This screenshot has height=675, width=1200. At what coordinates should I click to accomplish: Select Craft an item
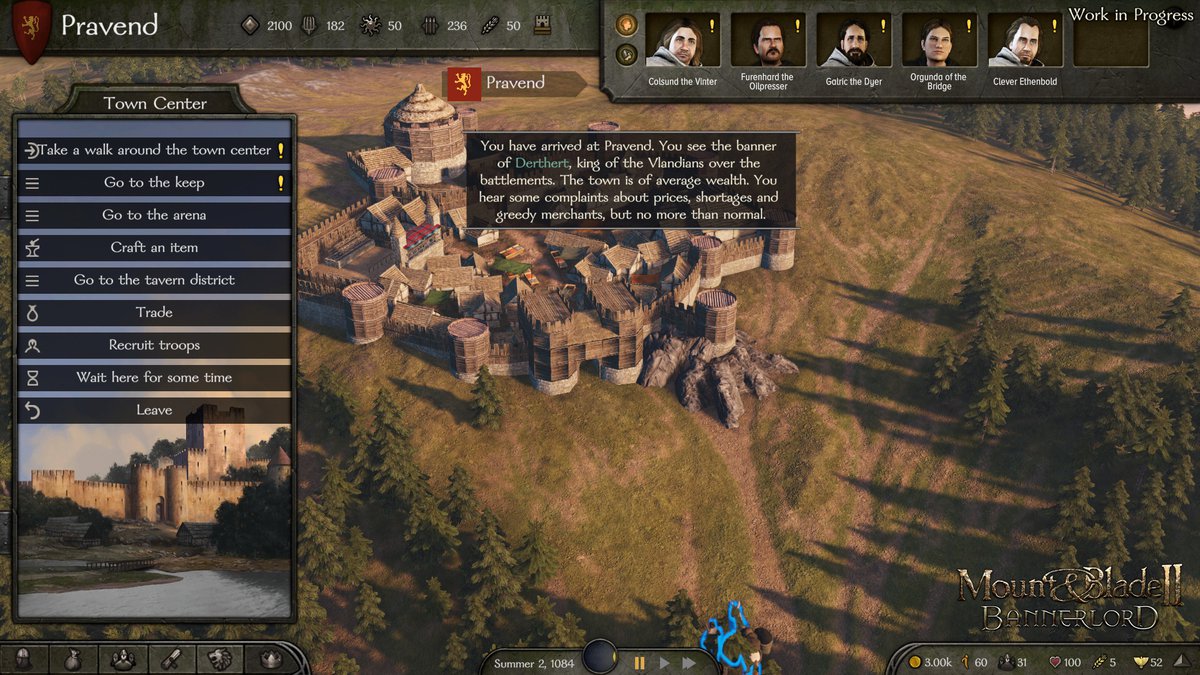click(x=154, y=247)
